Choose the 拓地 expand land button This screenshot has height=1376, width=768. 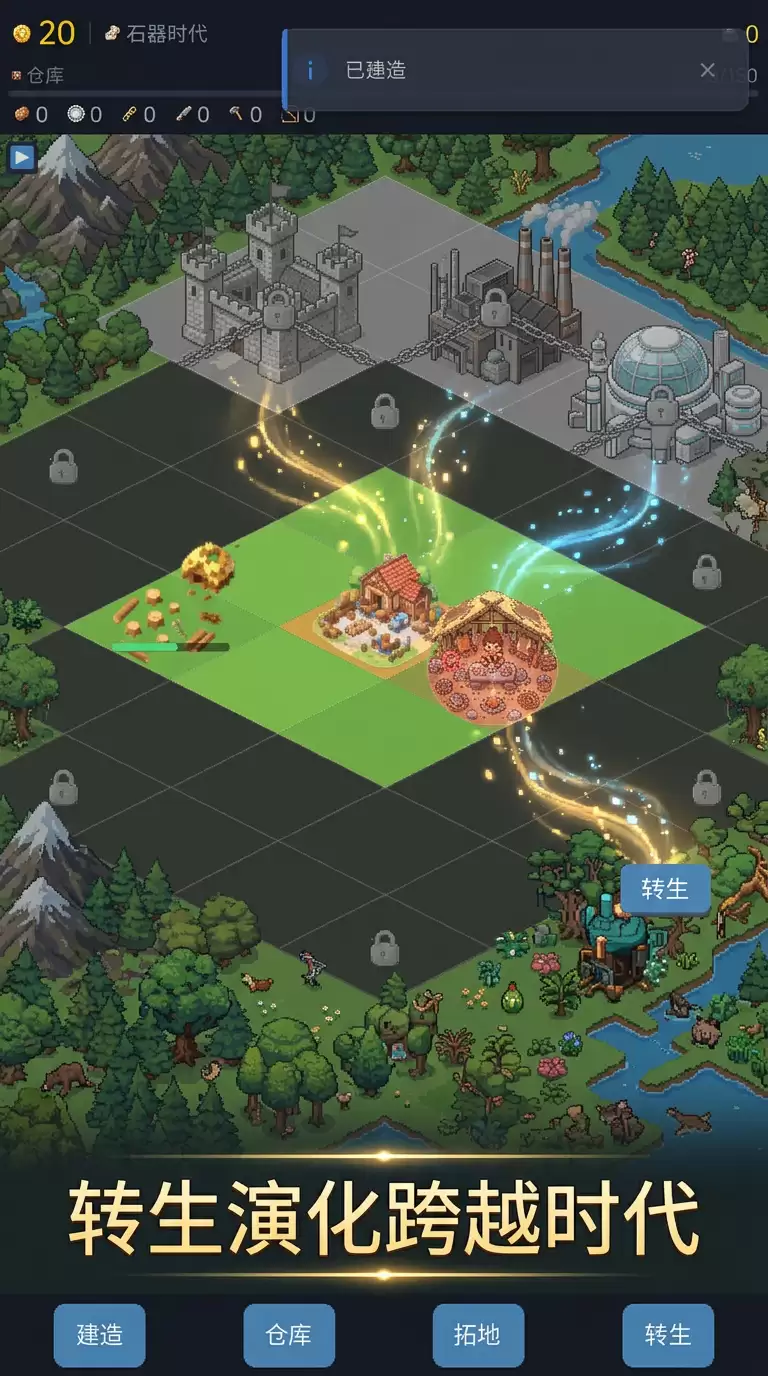[x=478, y=1335]
